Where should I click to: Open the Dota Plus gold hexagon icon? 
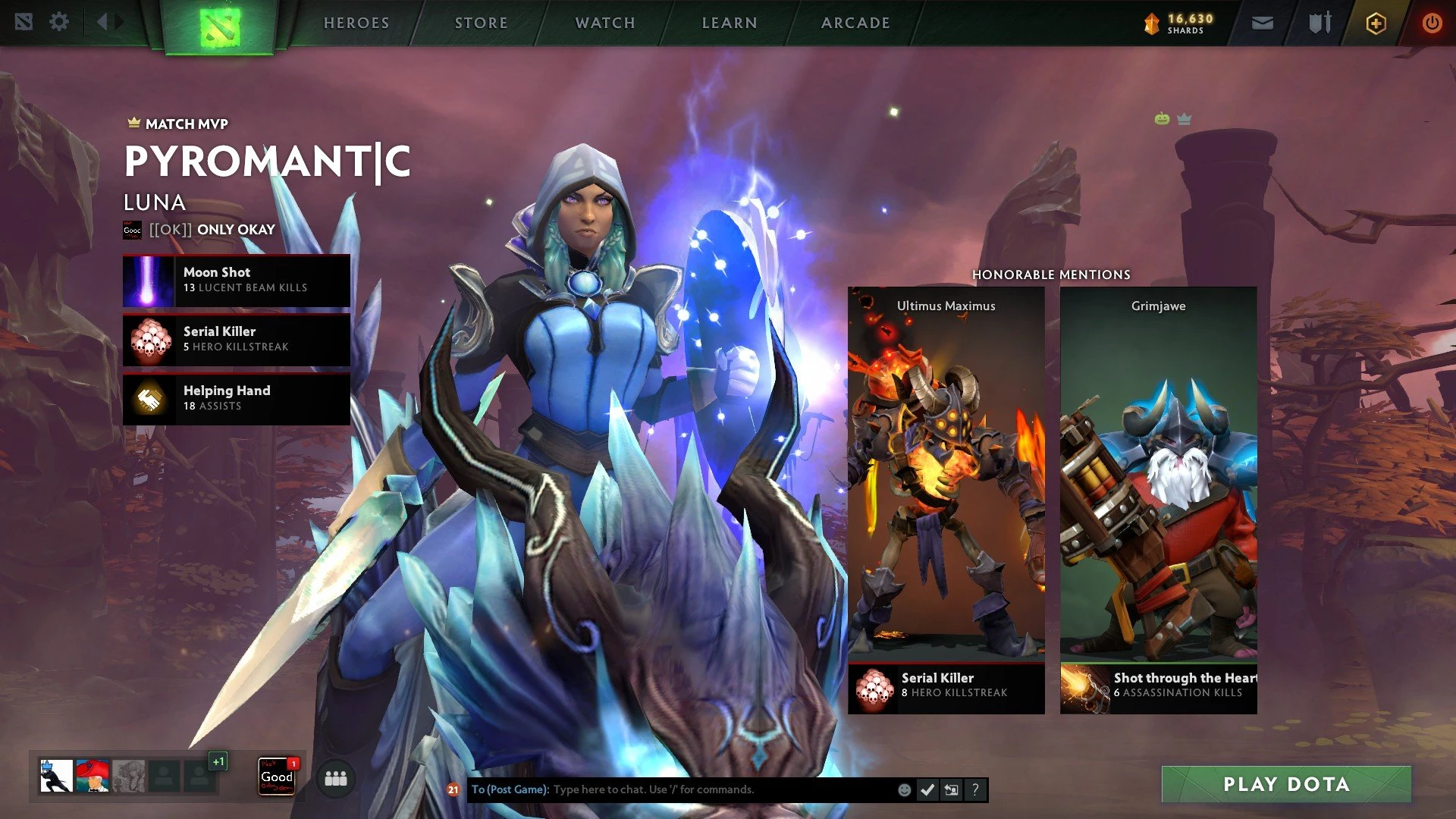(x=1376, y=24)
